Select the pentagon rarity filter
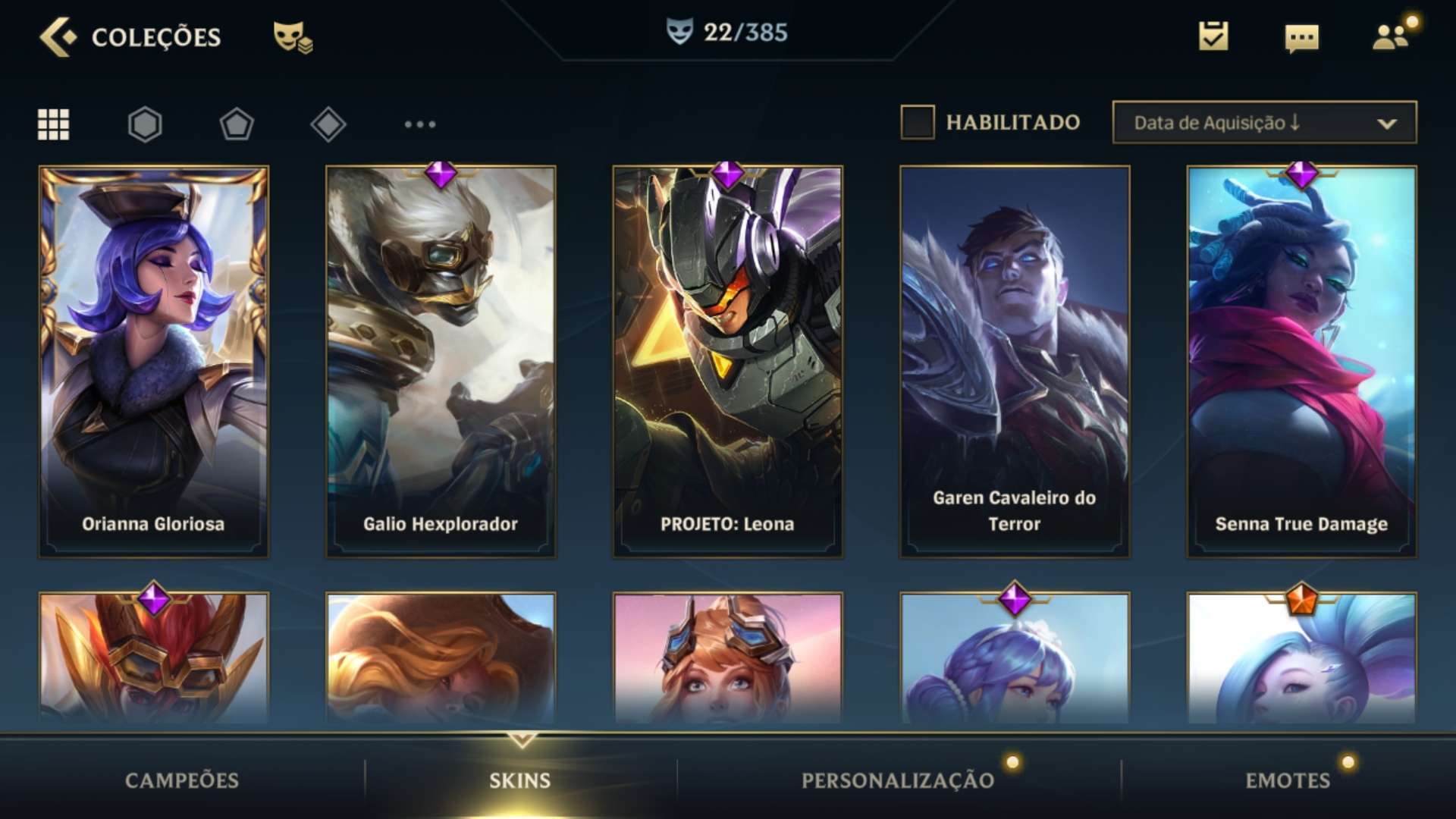This screenshot has height=819, width=1456. click(x=237, y=124)
